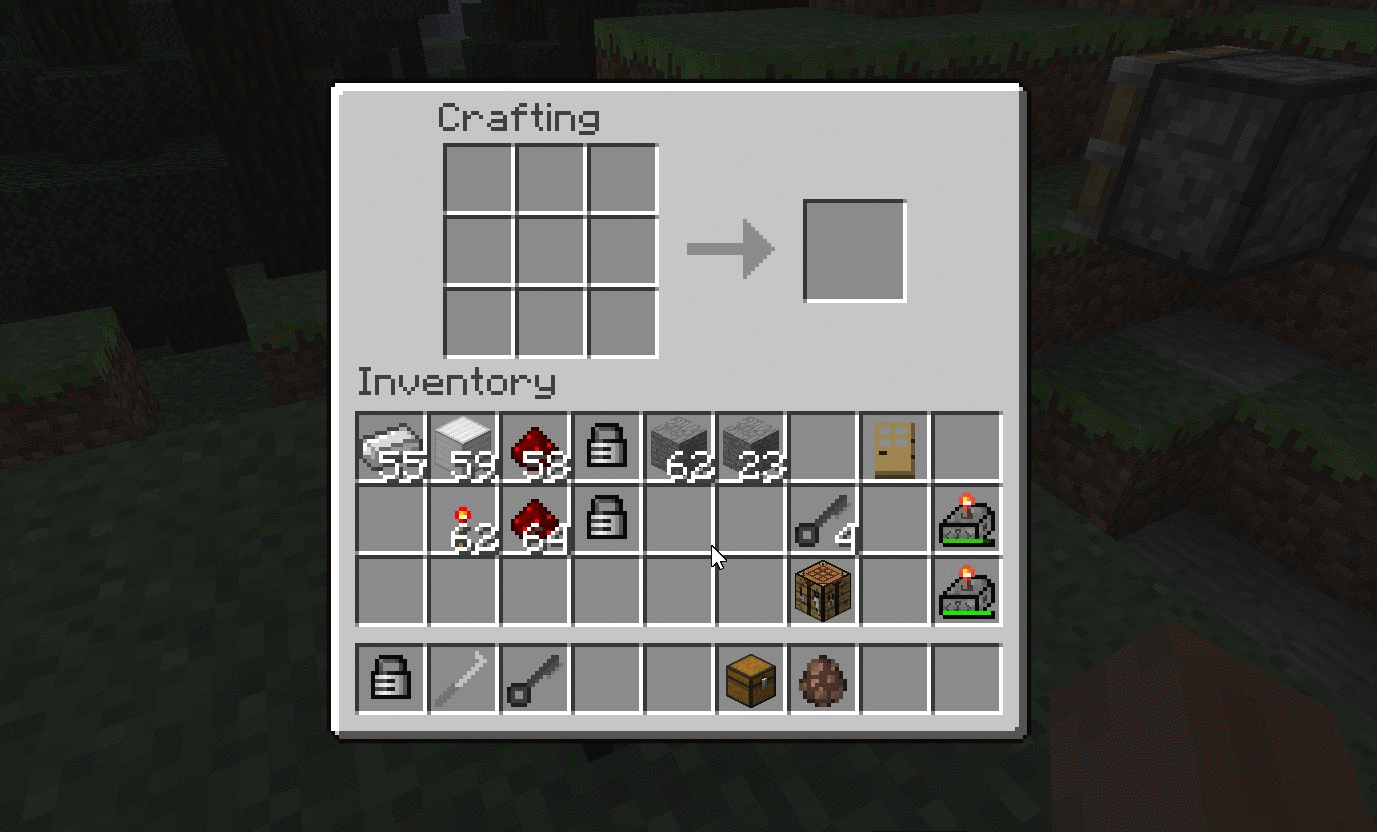This screenshot has height=832, width=1377.
Task: Select the stack of 64 redstone blocks
Action: pyautogui.click(x=533, y=518)
